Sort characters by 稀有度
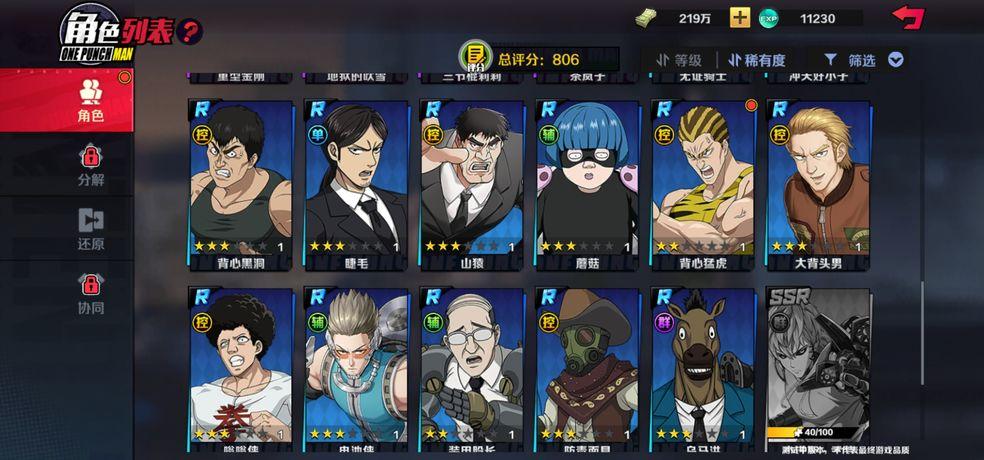 point(757,60)
